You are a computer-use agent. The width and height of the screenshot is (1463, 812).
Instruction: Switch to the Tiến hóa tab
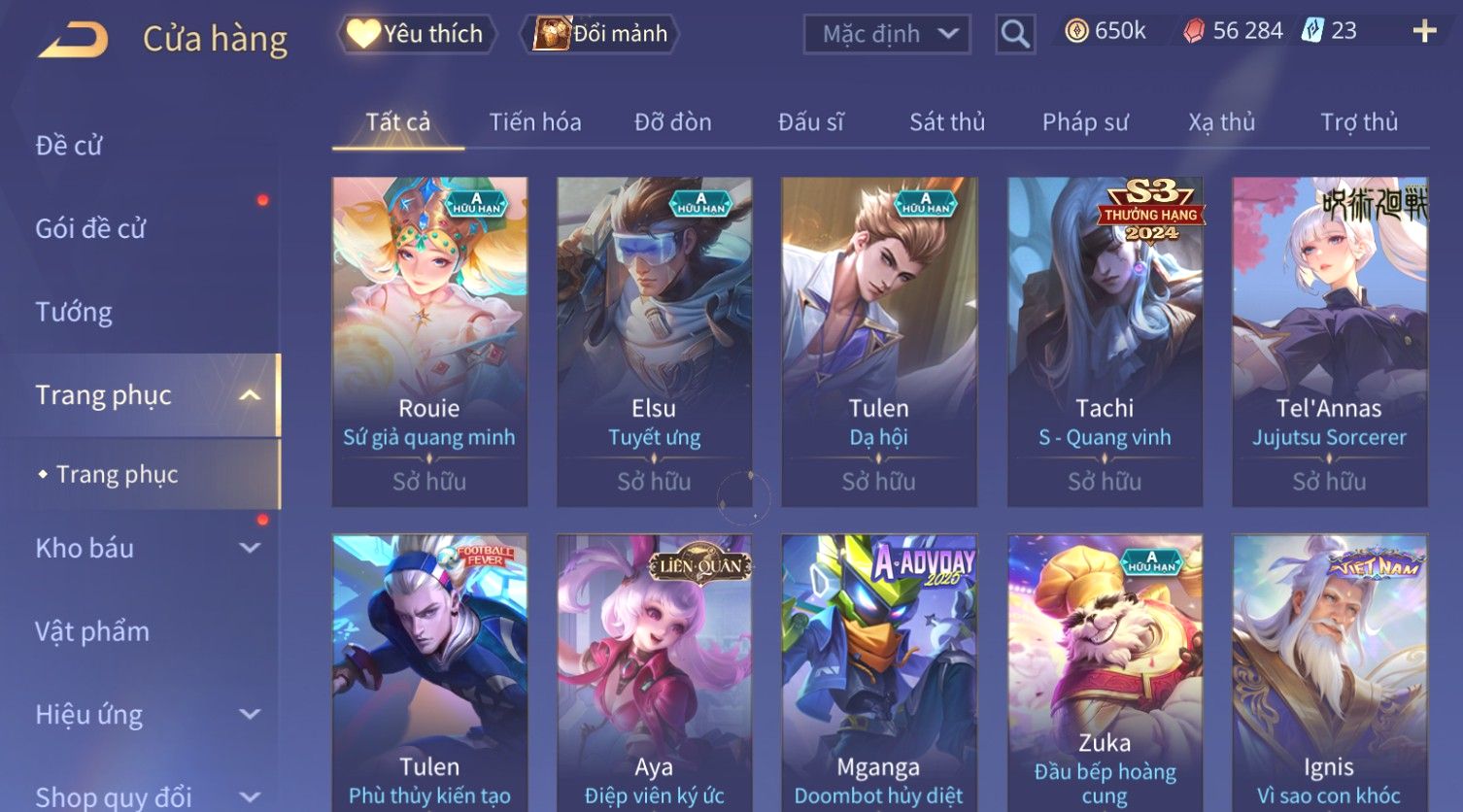pyautogui.click(x=535, y=122)
